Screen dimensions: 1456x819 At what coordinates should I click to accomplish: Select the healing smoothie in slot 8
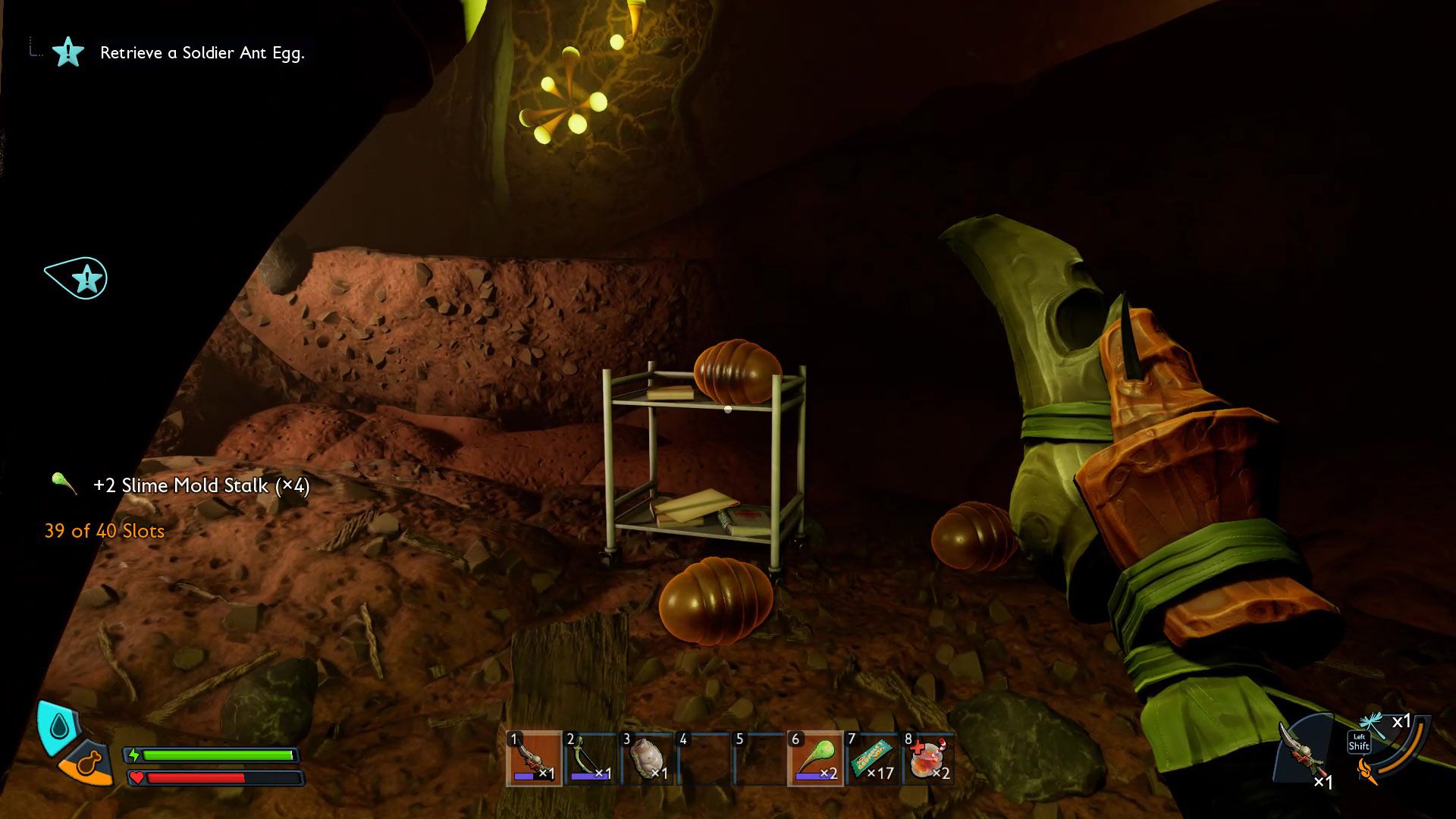tap(928, 758)
